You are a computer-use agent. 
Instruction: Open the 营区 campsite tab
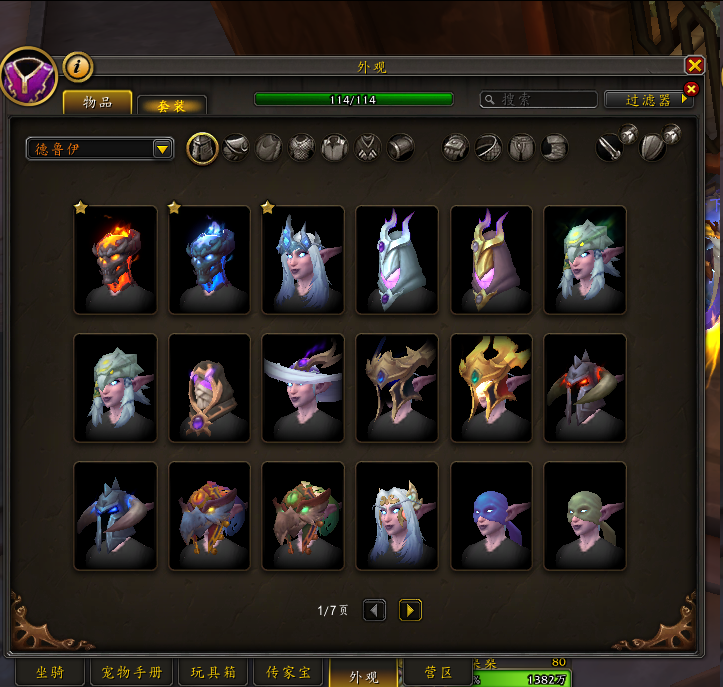click(x=440, y=673)
